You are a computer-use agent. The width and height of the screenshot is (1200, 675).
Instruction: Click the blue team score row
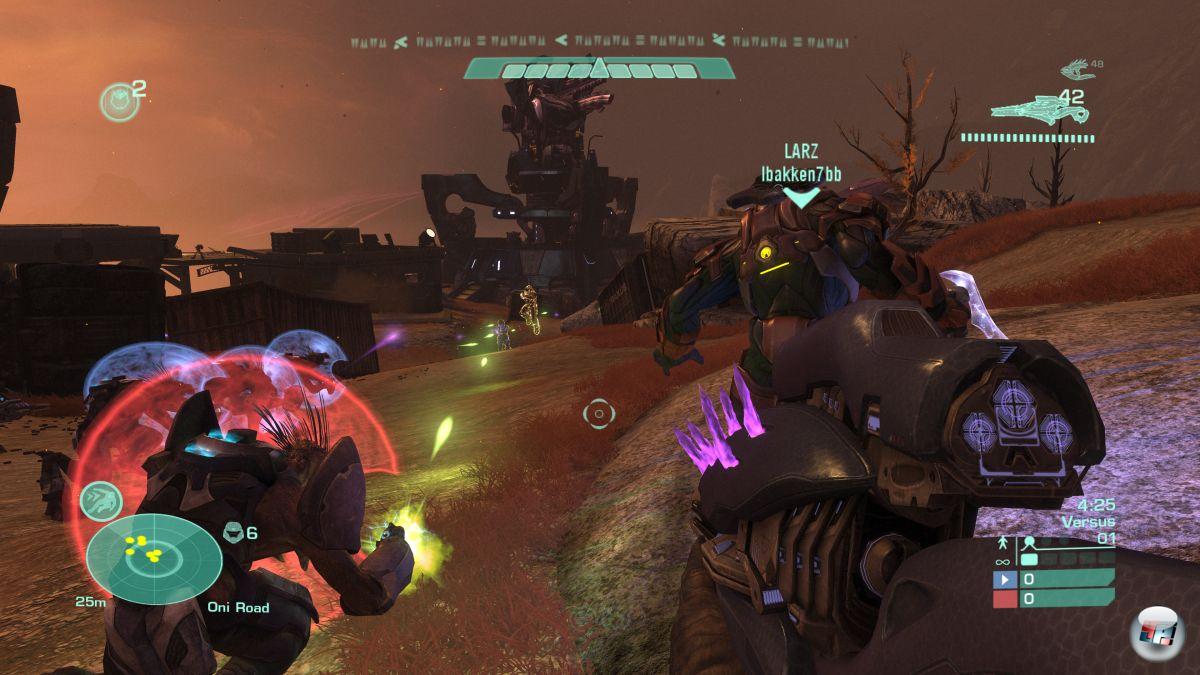pyautogui.click(x=1053, y=579)
